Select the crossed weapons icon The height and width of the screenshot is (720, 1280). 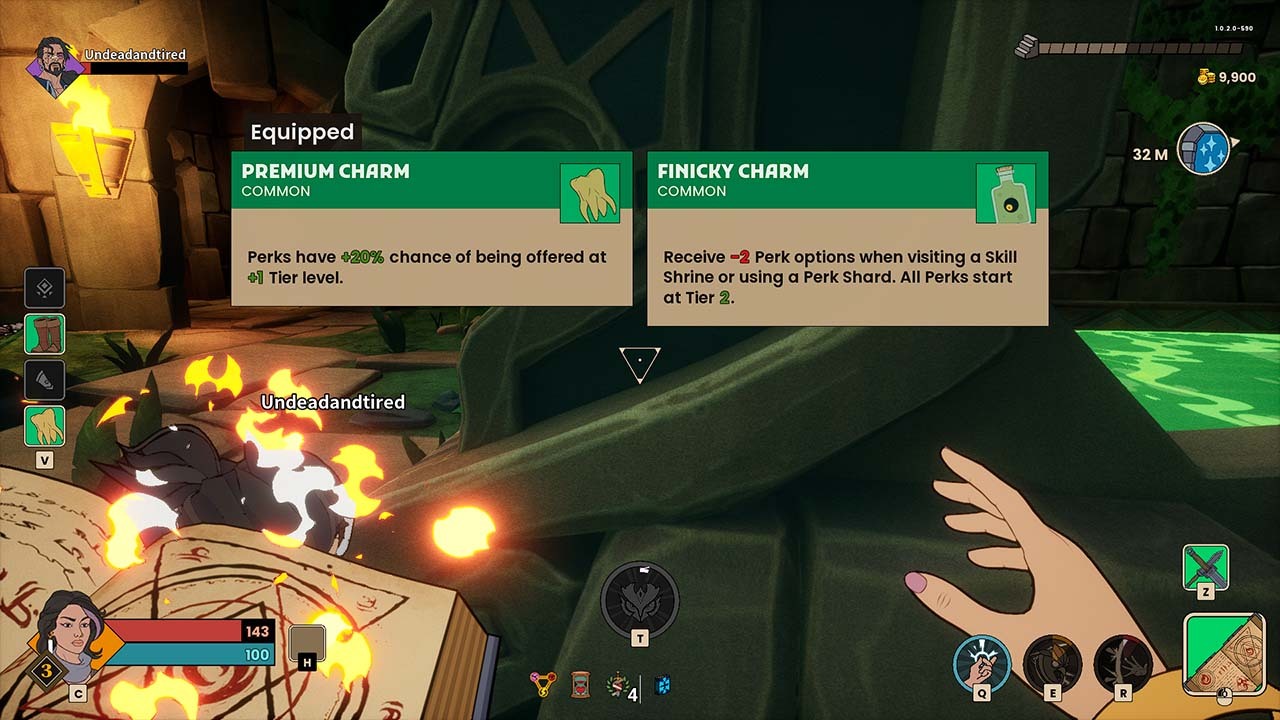[1205, 566]
